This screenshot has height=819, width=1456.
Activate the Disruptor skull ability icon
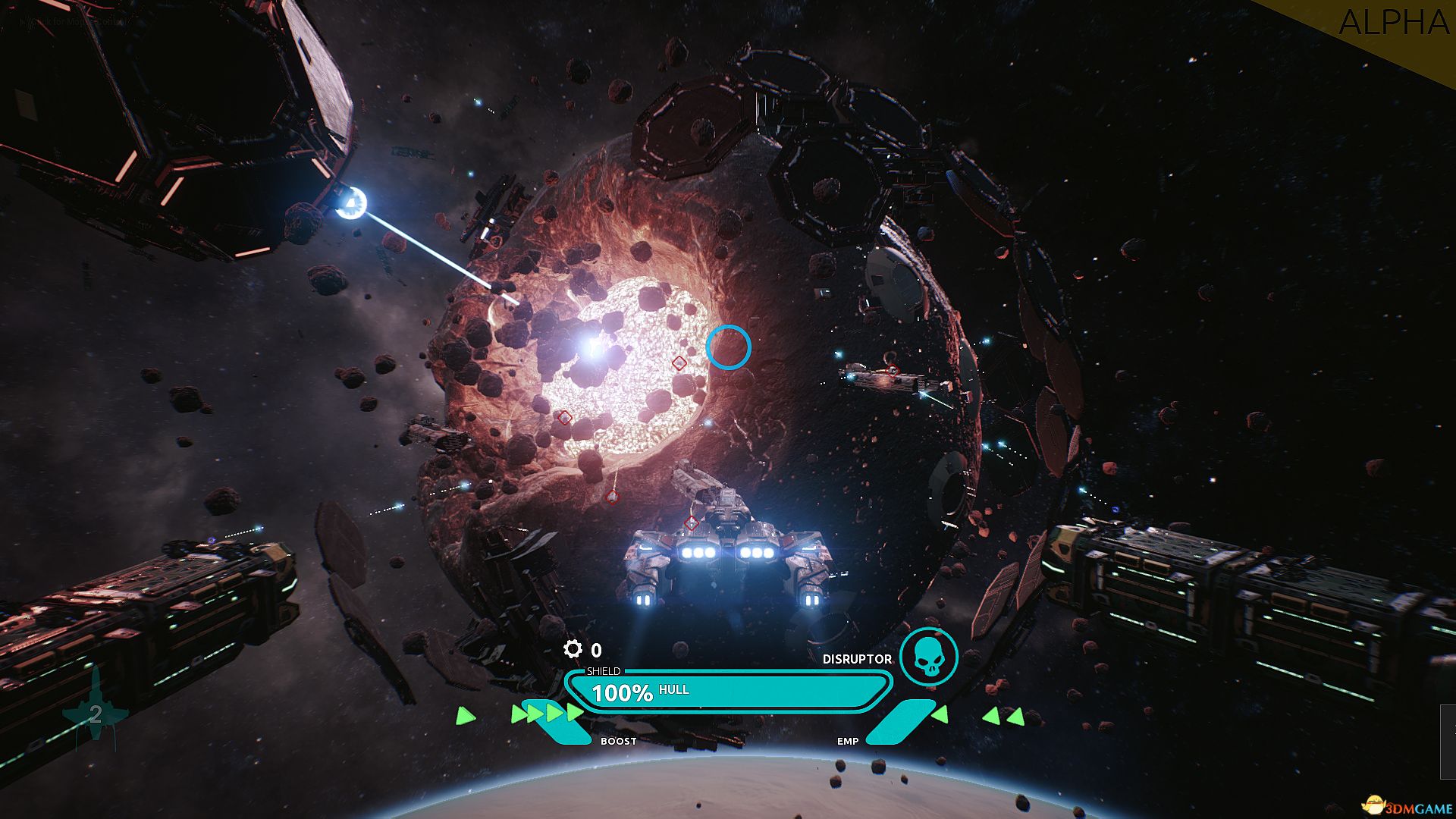pos(928,657)
